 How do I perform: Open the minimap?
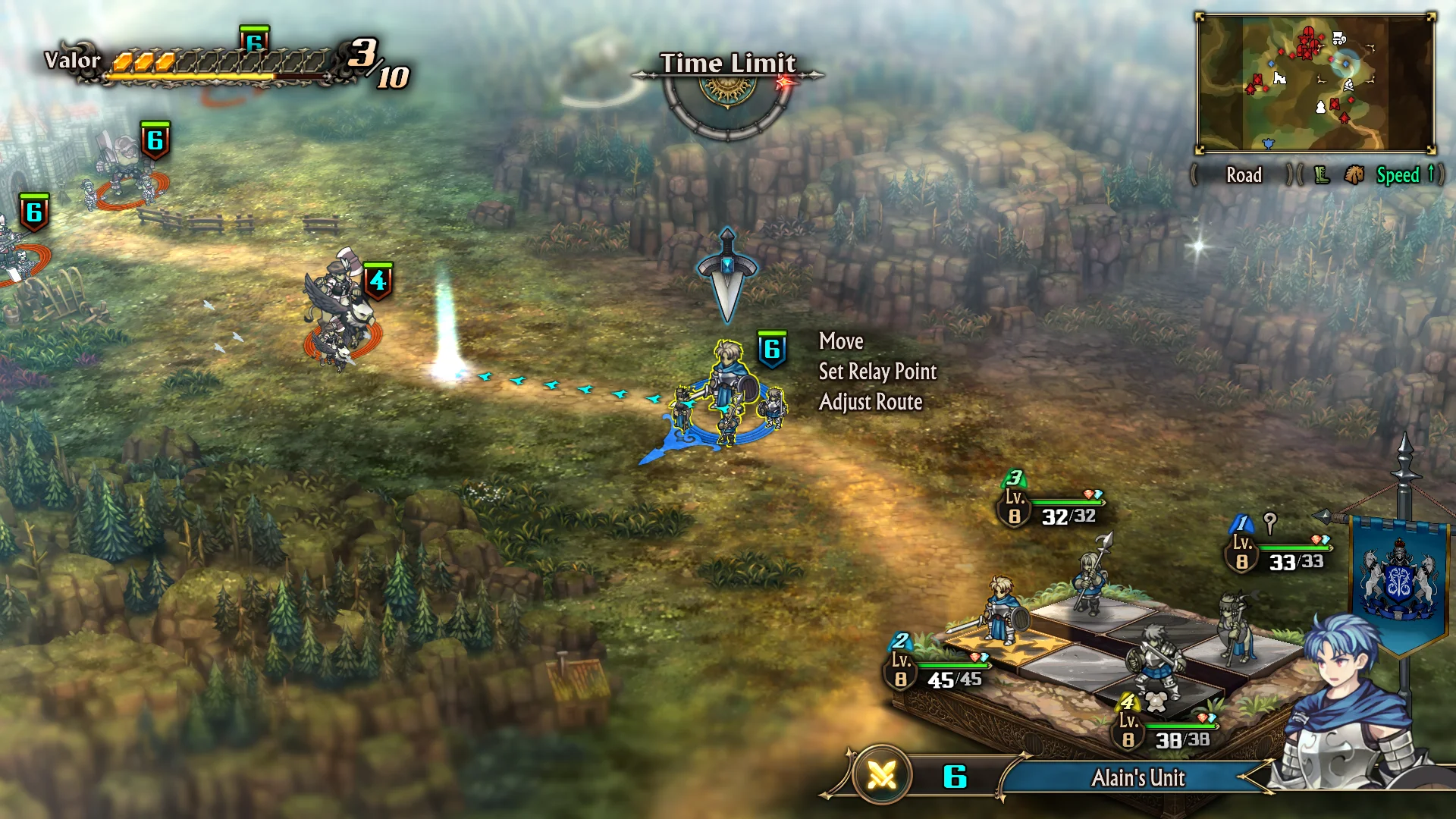(1315, 83)
